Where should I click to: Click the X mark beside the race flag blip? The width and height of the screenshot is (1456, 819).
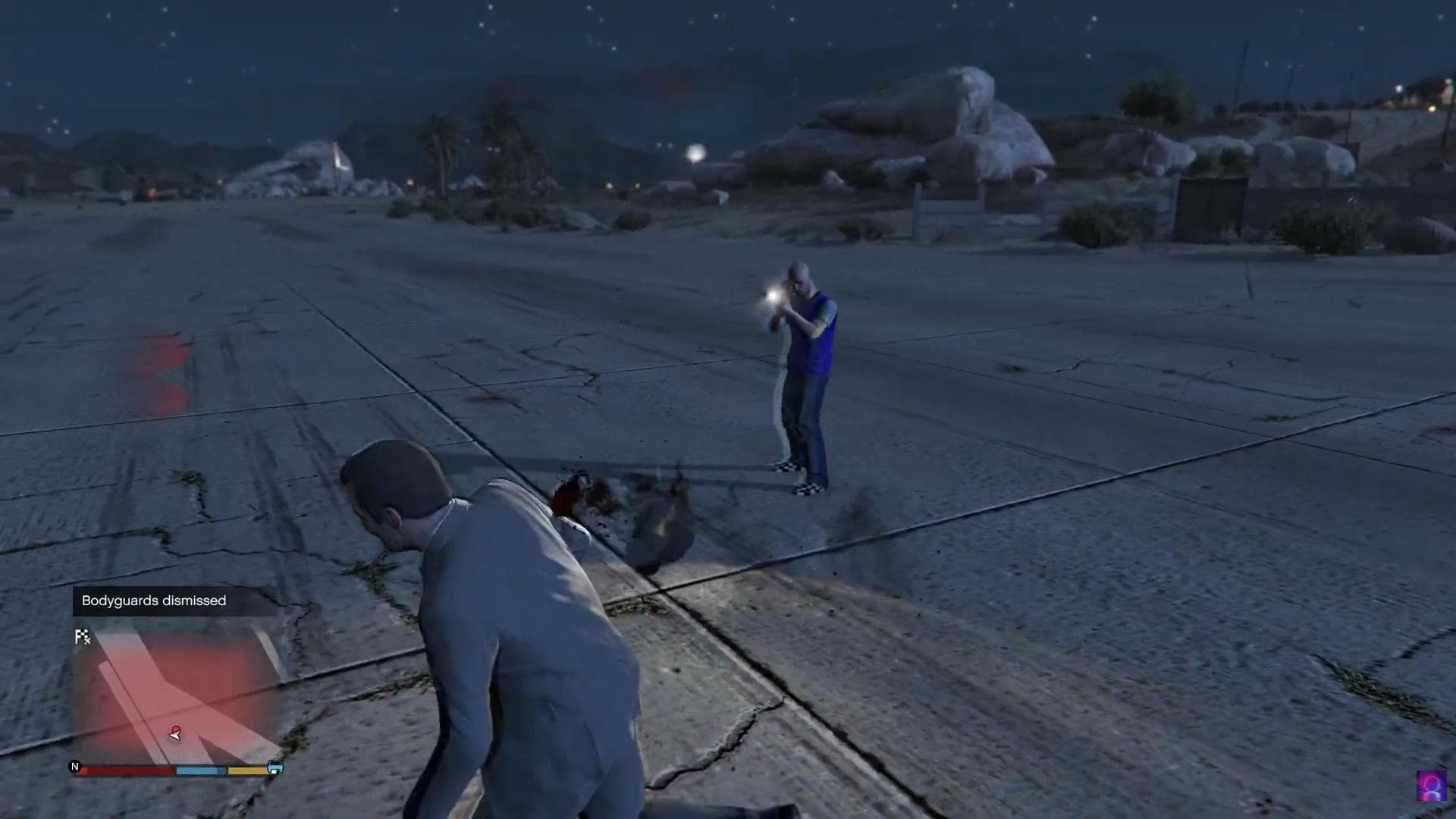click(88, 641)
